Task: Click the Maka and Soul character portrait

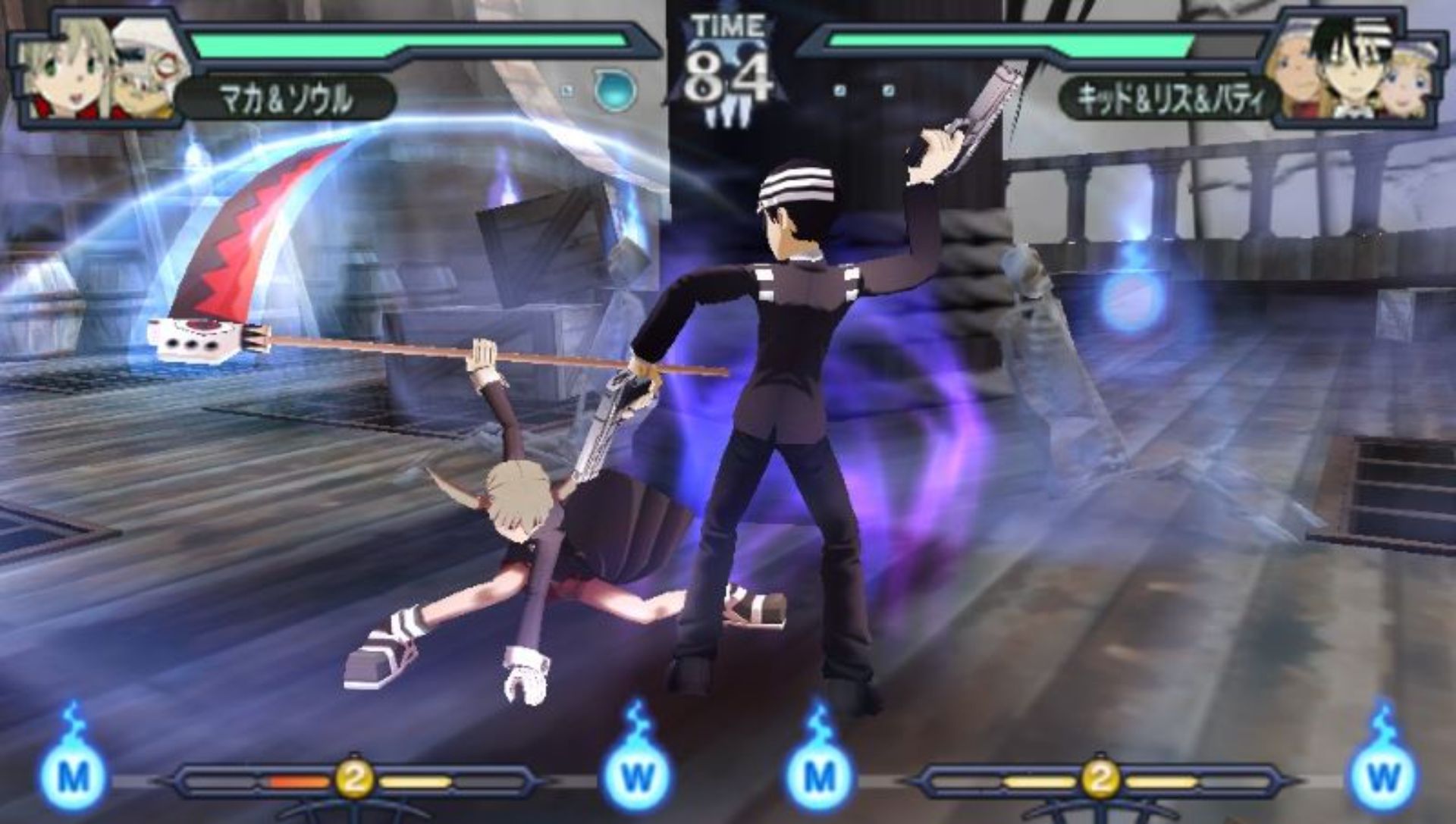Action: tap(99, 70)
